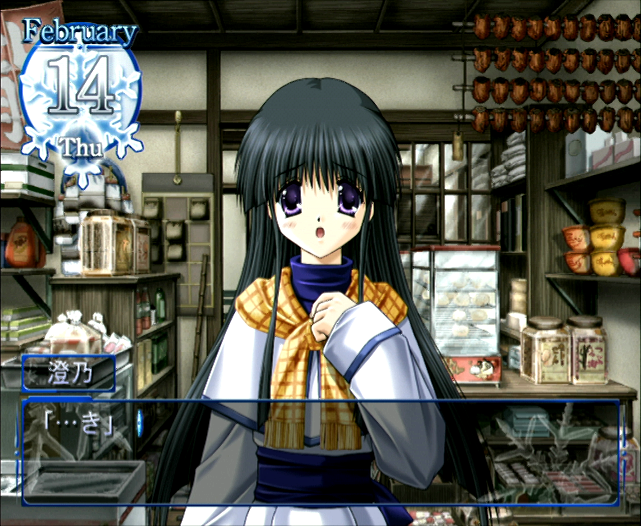Advance the dialogue text box
Viewport: 641px width, 526px height.
(x=320, y=450)
